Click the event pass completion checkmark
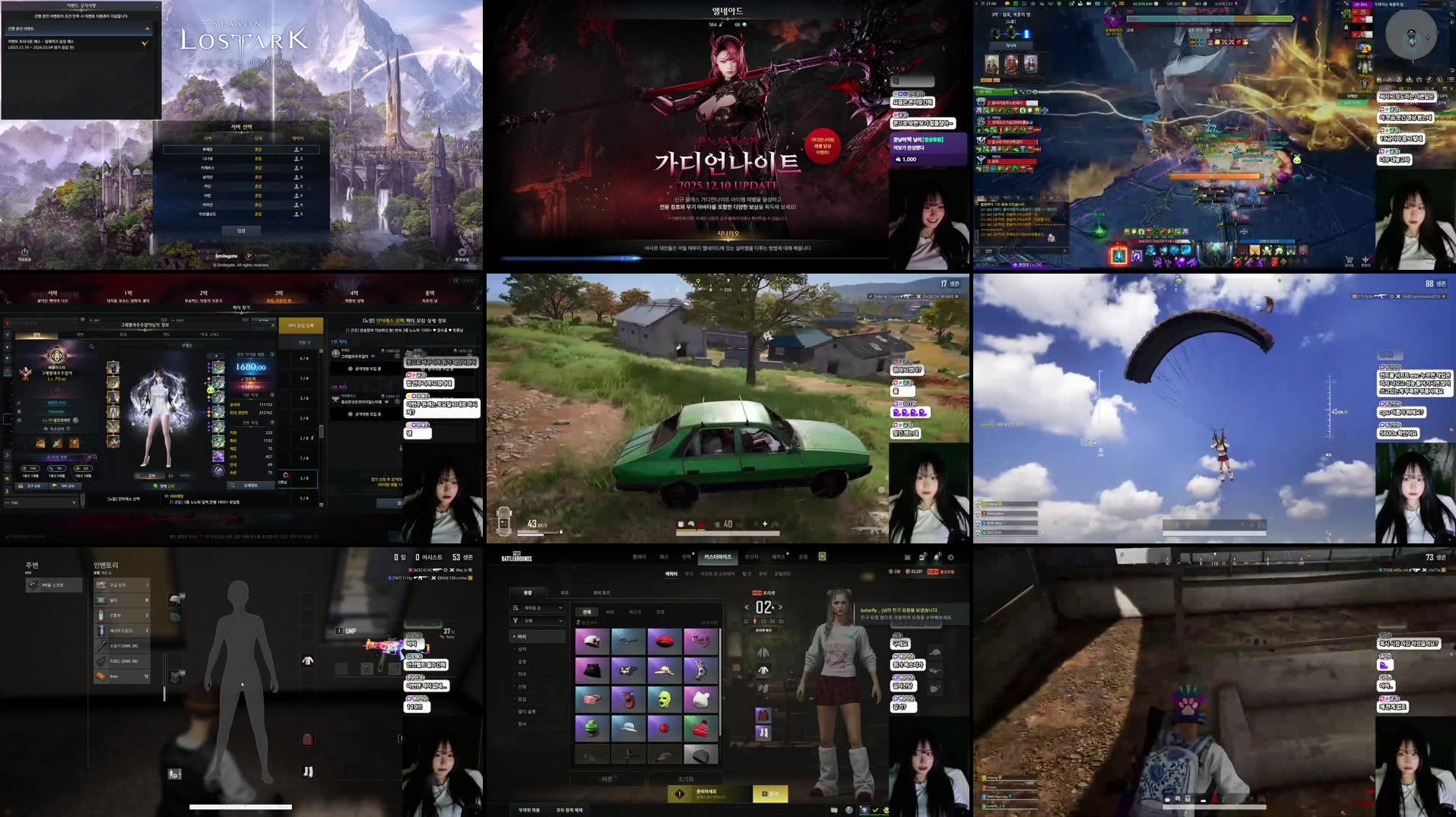1456x817 pixels. (x=144, y=44)
